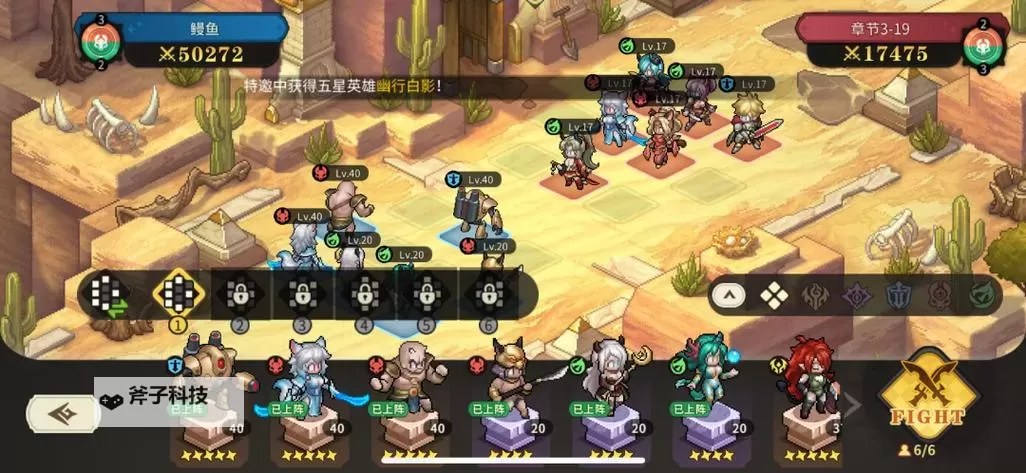
Task: Open the formation swap button
Action: [x=107, y=294]
